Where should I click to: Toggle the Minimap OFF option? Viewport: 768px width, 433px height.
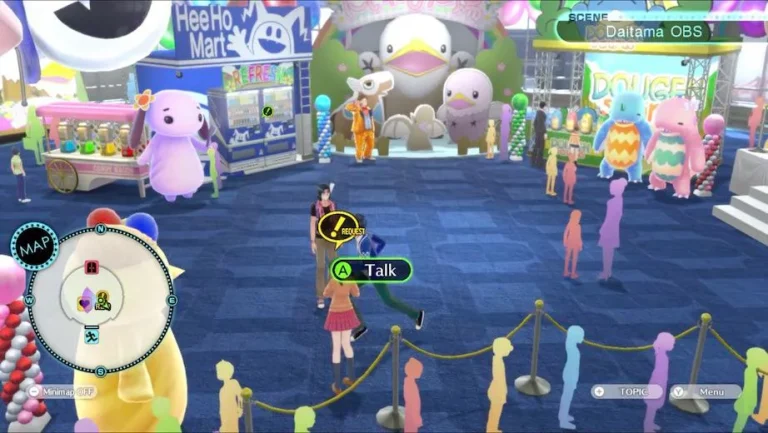(x=62, y=391)
